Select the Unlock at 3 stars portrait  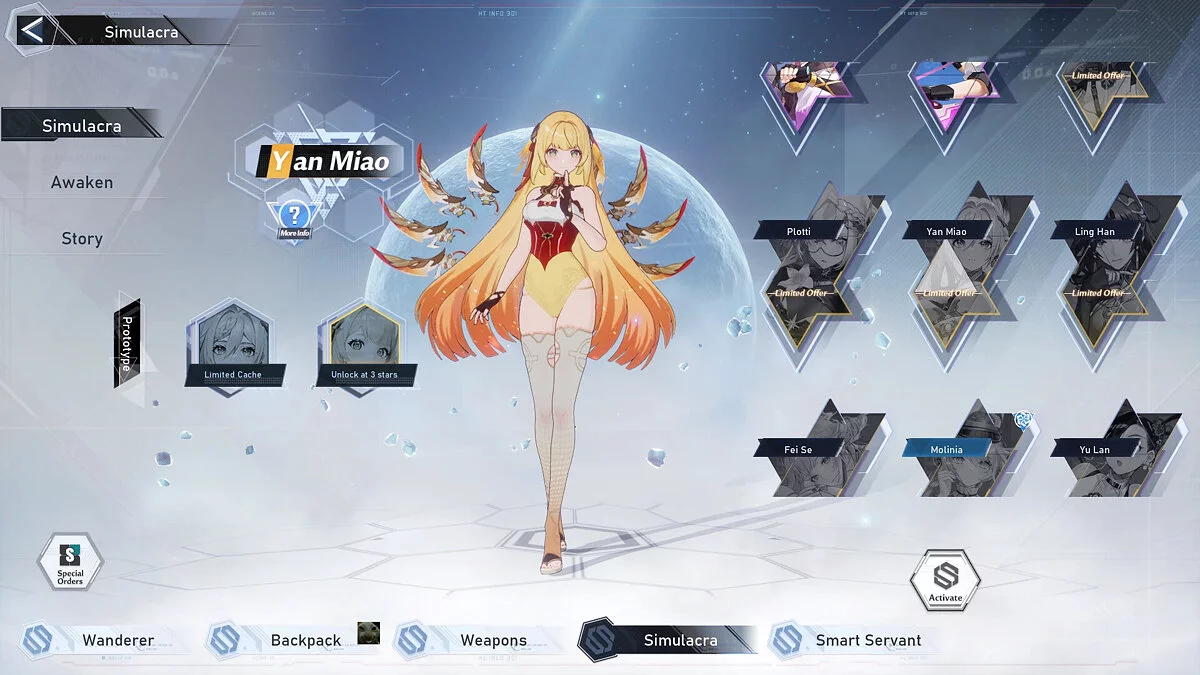(x=364, y=345)
